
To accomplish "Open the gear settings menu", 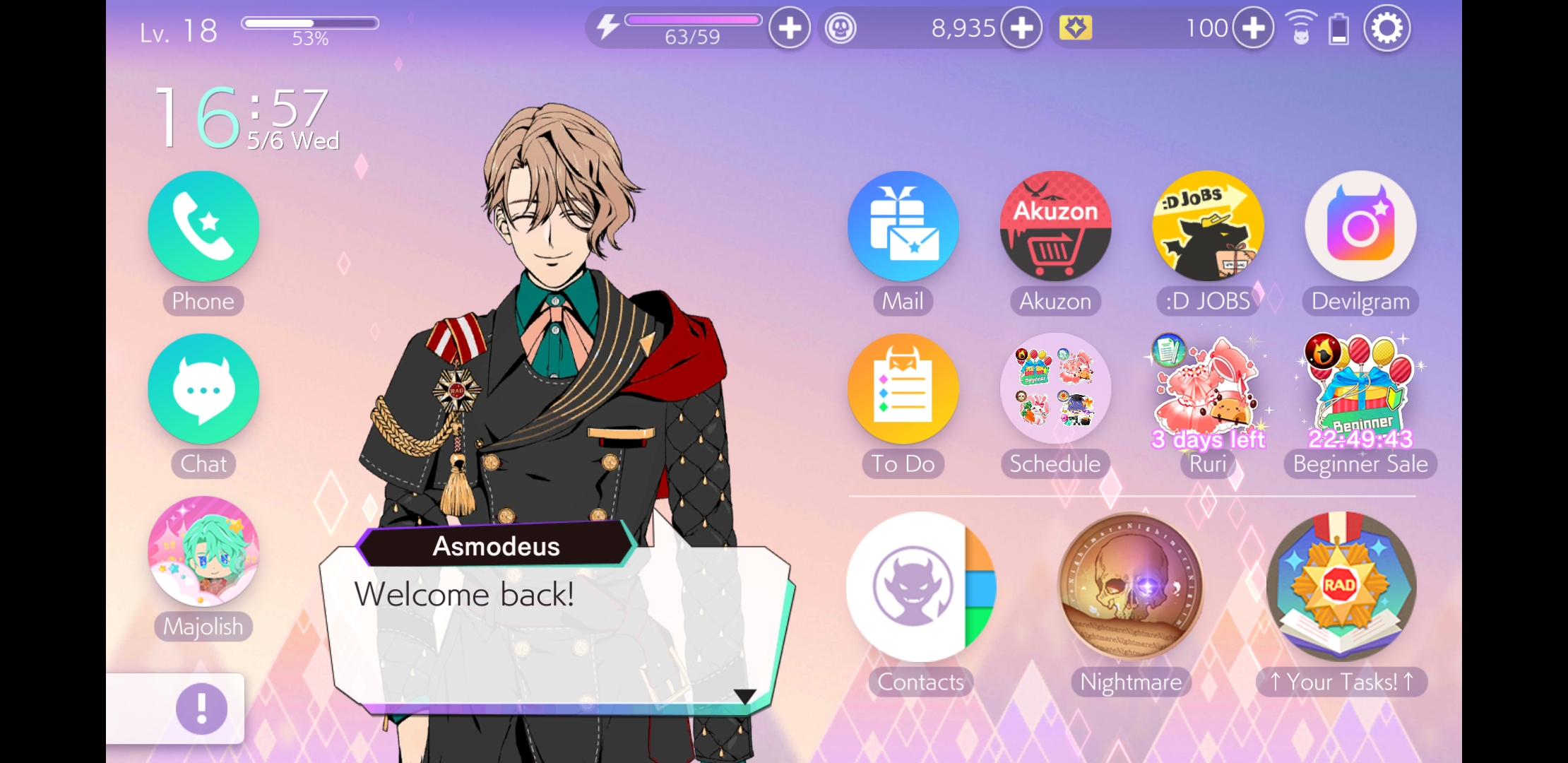I will [1386, 29].
